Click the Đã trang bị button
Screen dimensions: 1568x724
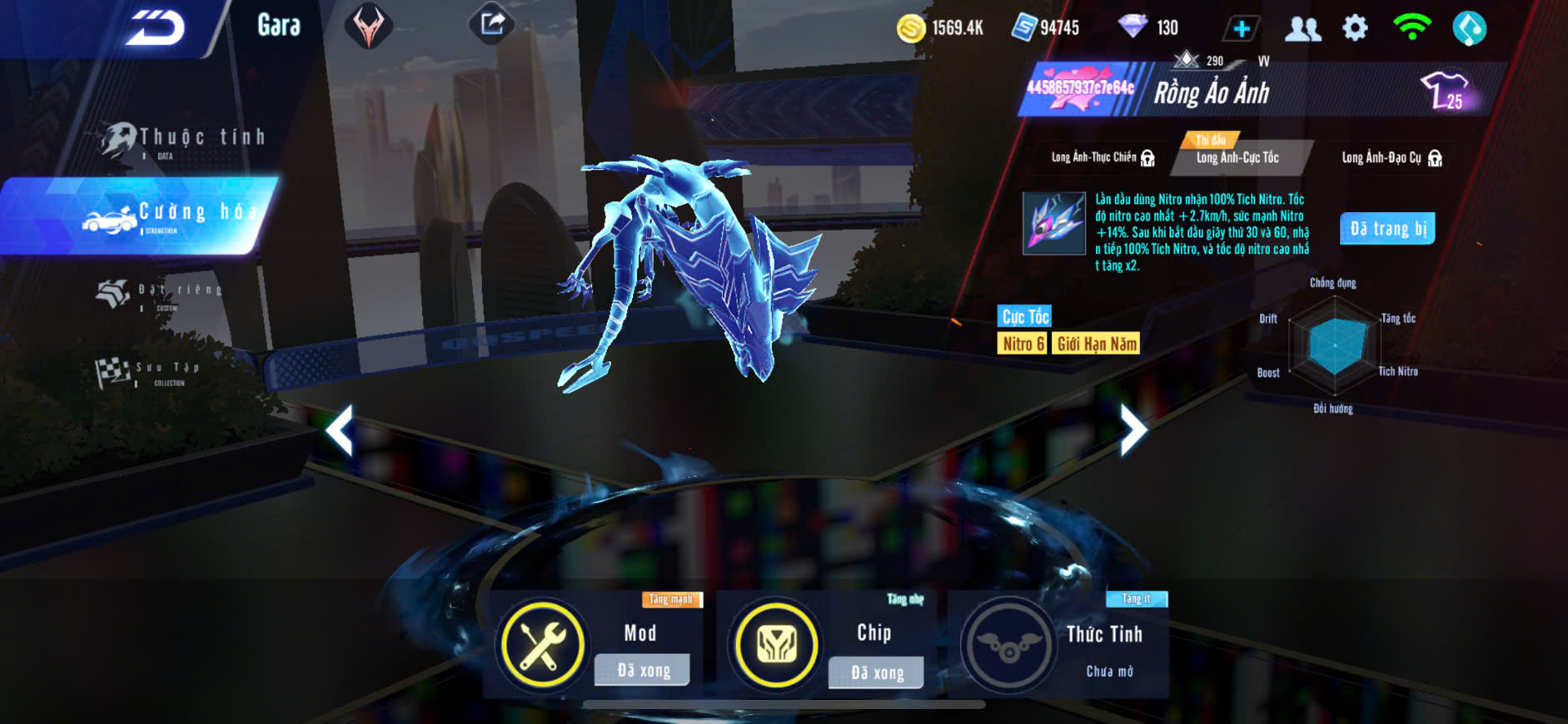click(x=1387, y=229)
